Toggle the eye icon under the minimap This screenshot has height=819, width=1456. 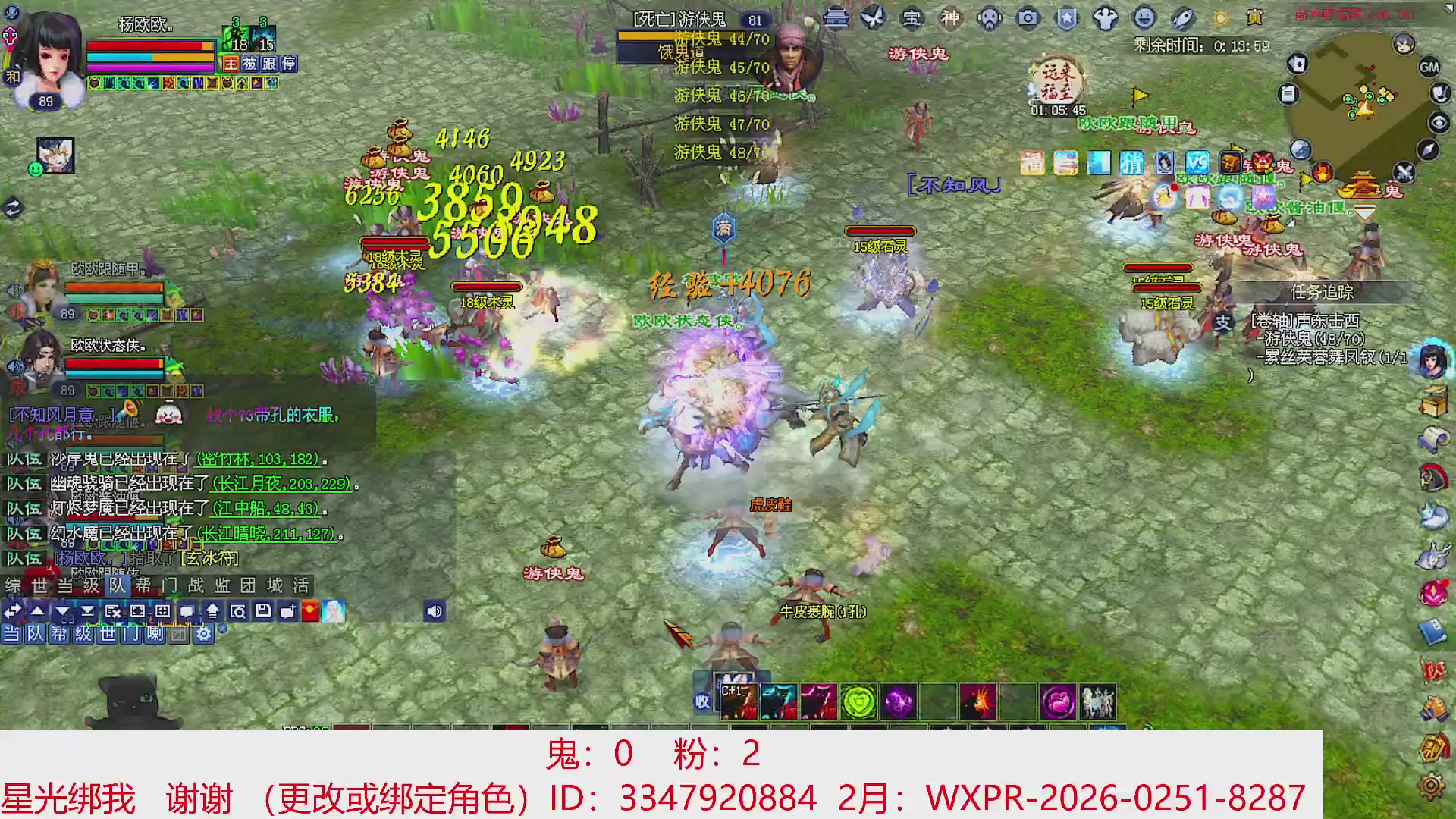1438,123
